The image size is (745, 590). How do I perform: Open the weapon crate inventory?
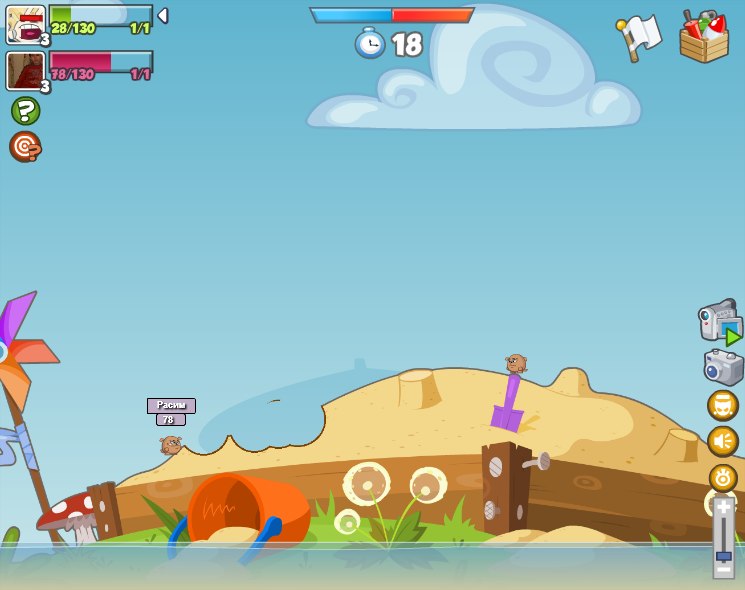click(x=703, y=37)
